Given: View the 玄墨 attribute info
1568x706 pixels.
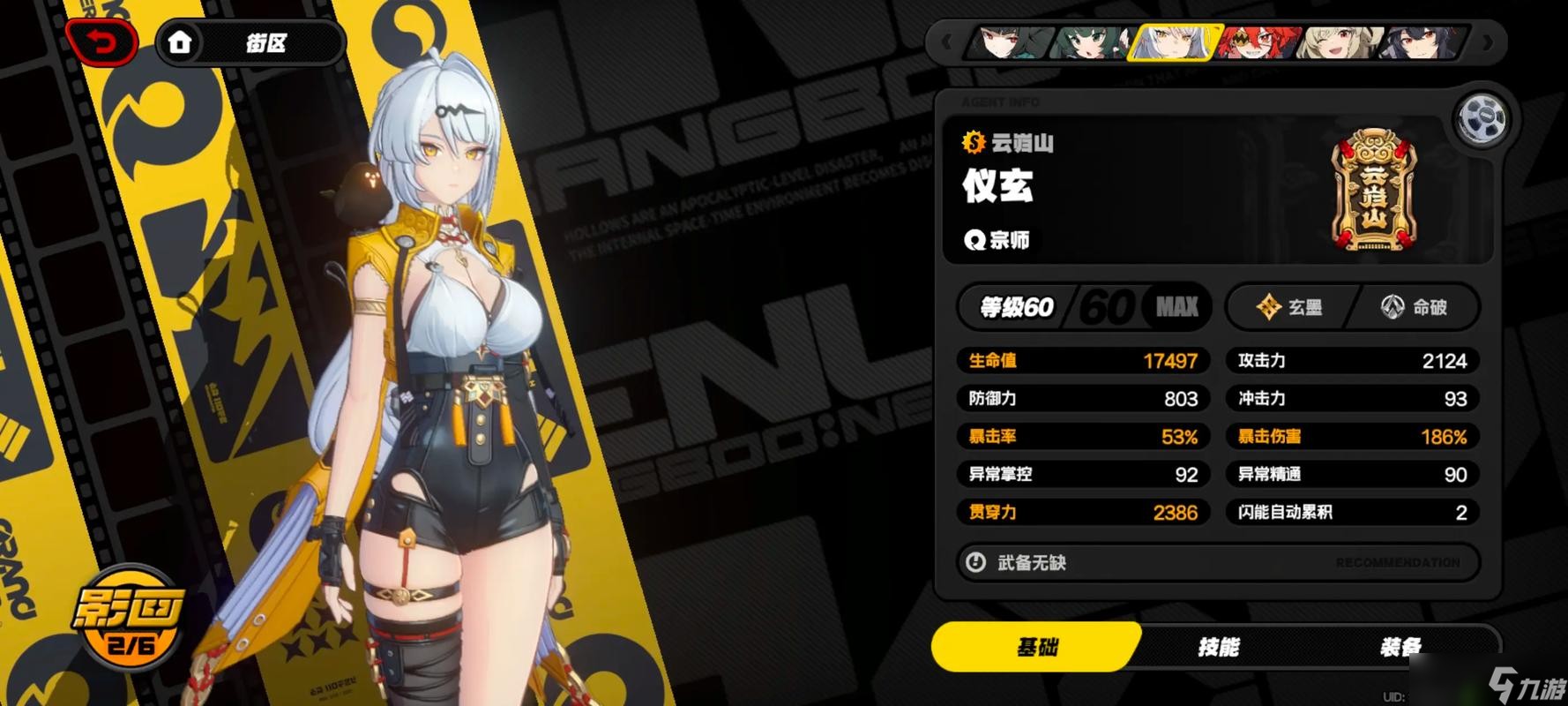Looking at the screenshot, I should (1288, 307).
